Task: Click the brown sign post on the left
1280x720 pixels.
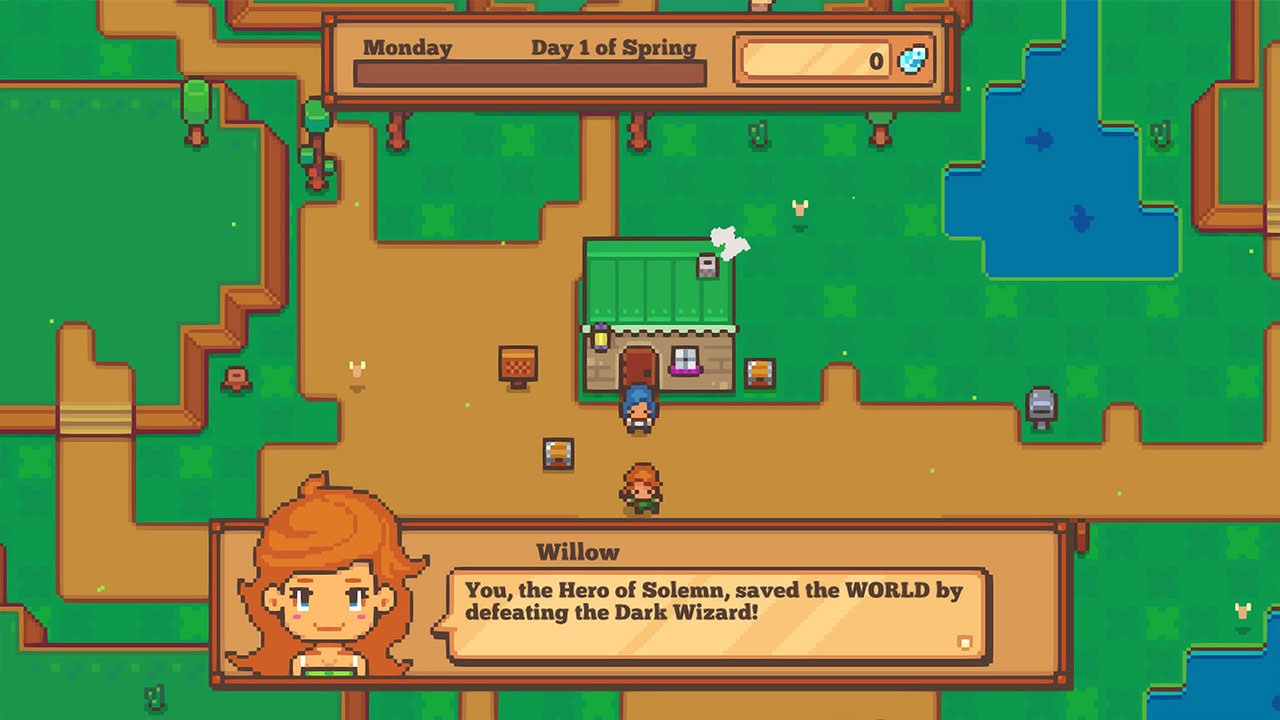Action: (237, 377)
